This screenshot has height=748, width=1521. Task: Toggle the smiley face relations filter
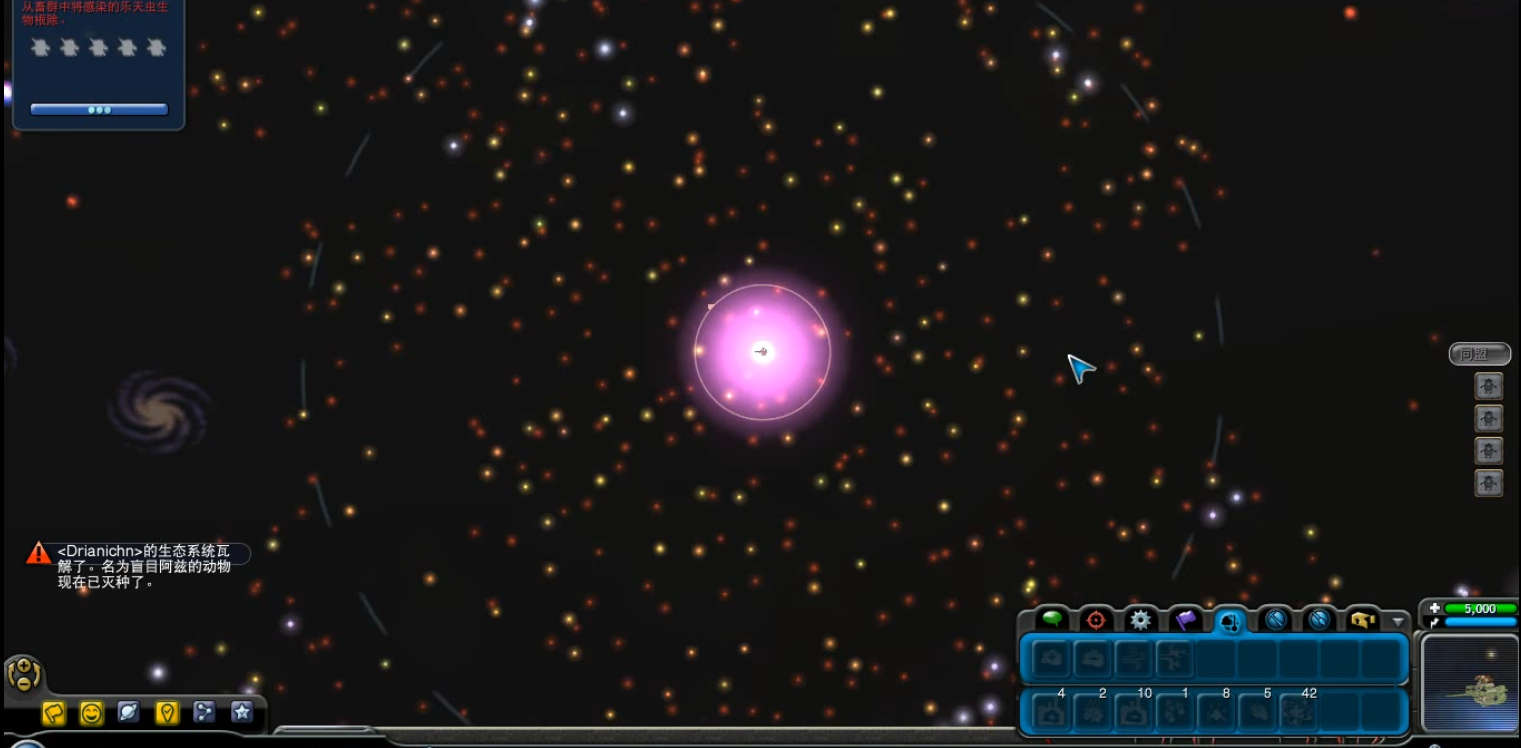91,712
